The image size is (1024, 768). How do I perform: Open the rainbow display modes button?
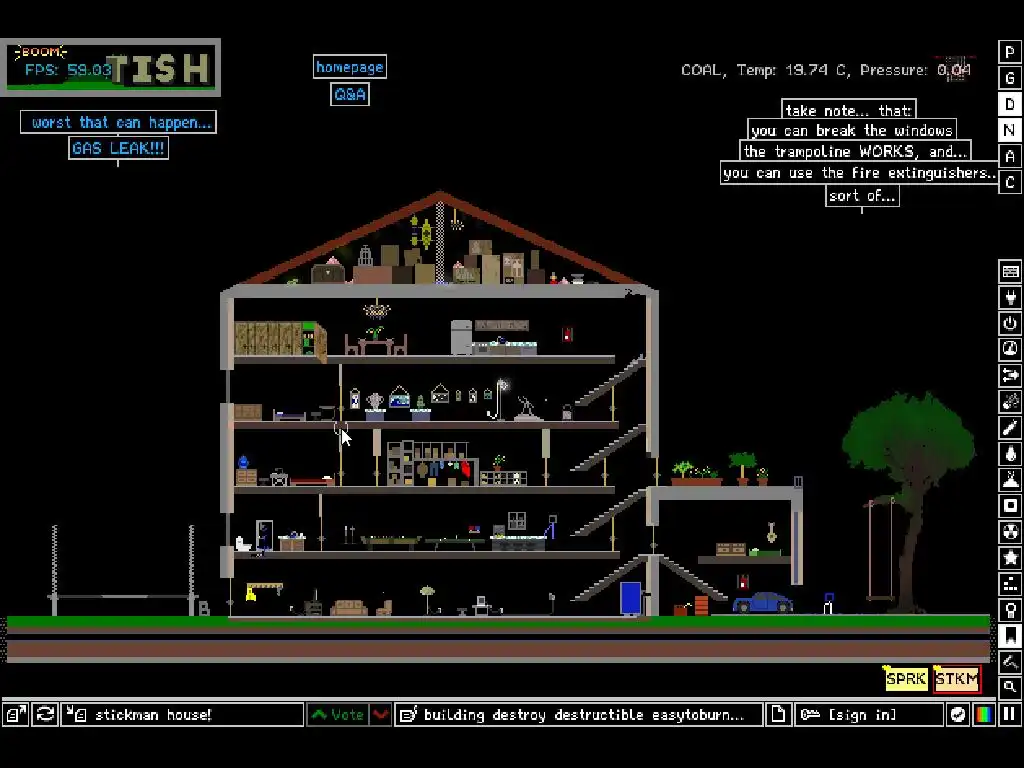[984, 714]
